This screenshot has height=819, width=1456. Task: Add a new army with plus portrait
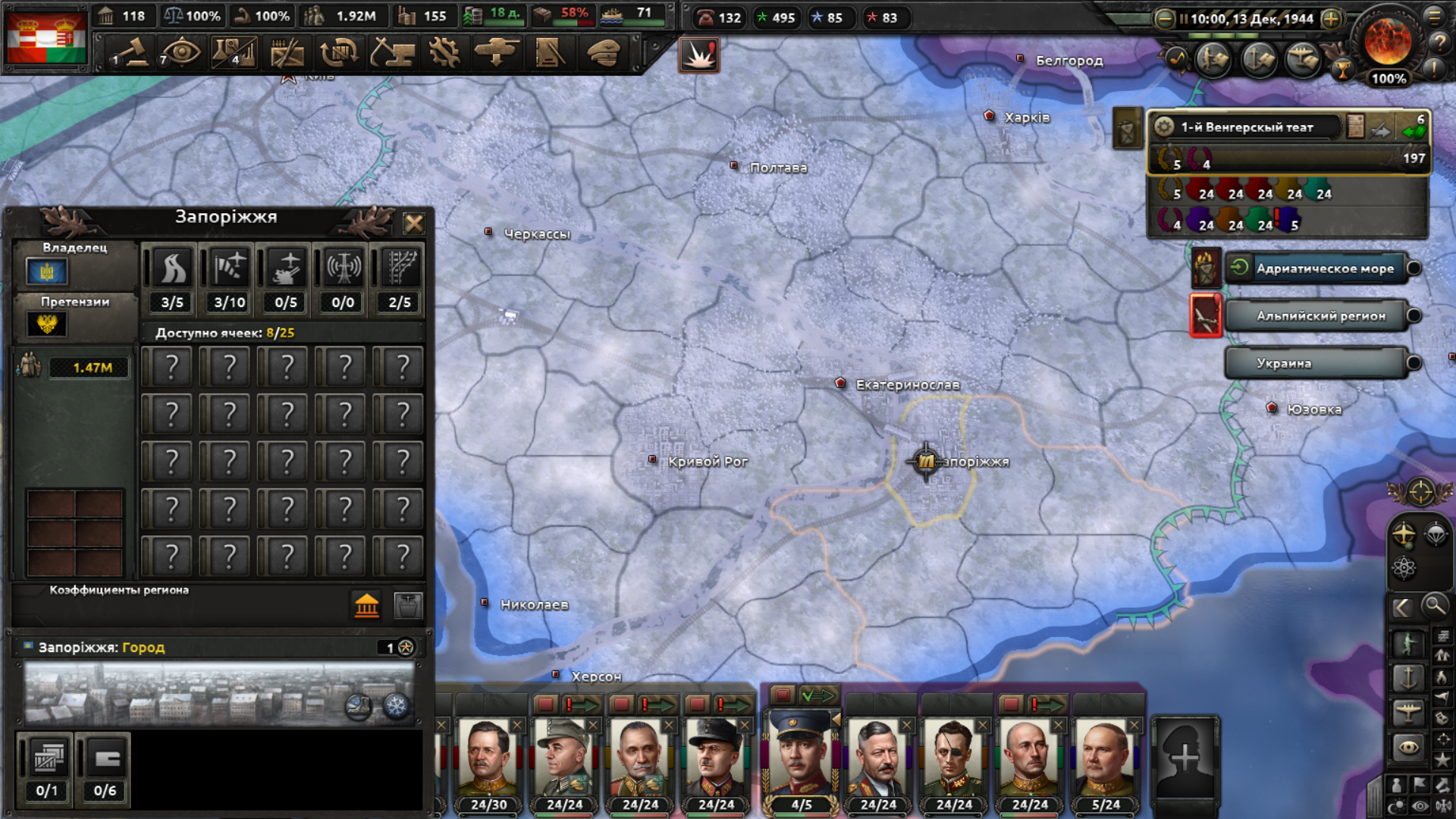(x=1185, y=757)
